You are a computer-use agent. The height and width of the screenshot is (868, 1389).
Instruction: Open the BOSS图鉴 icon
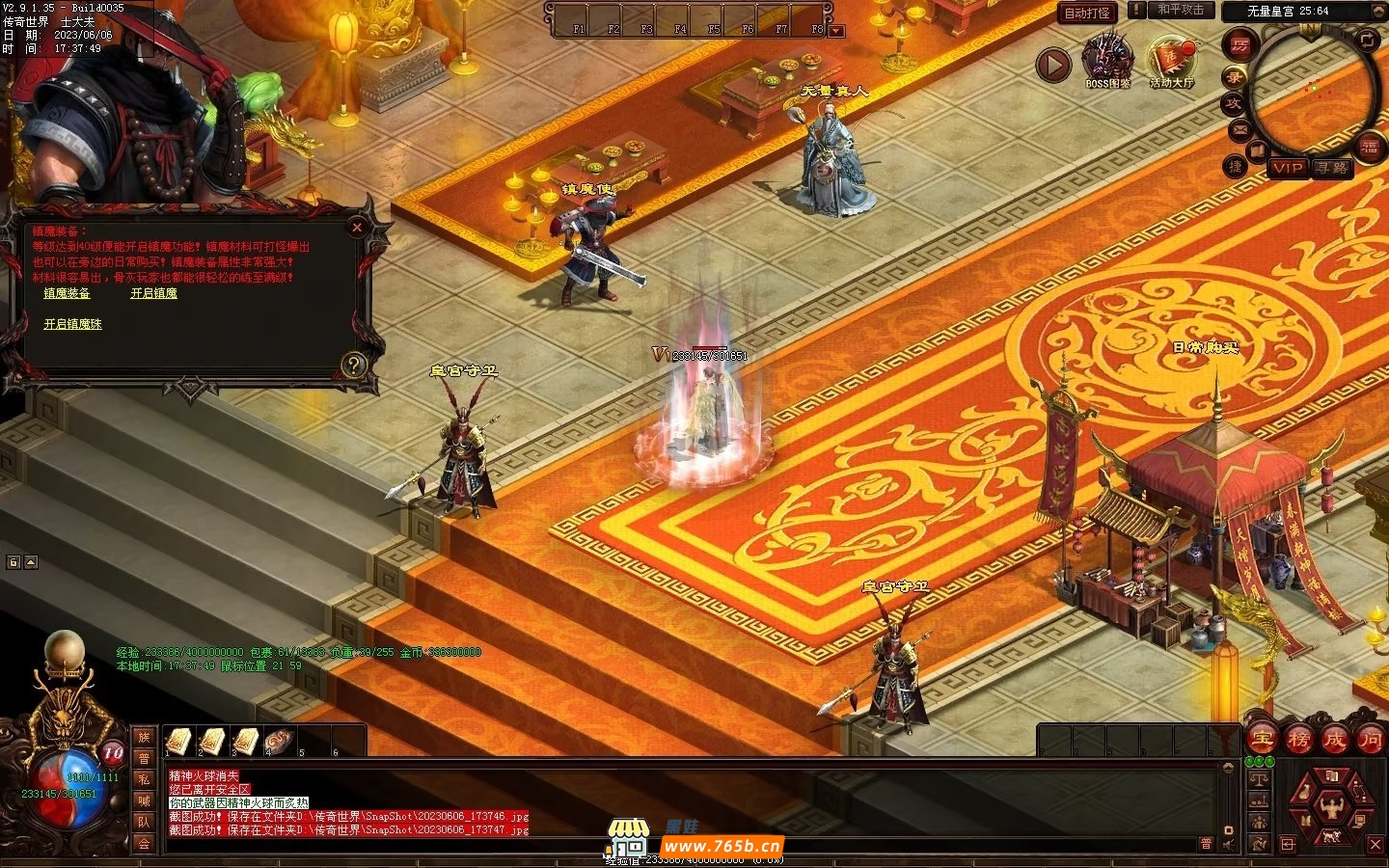pyautogui.click(x=1106, y=60)
